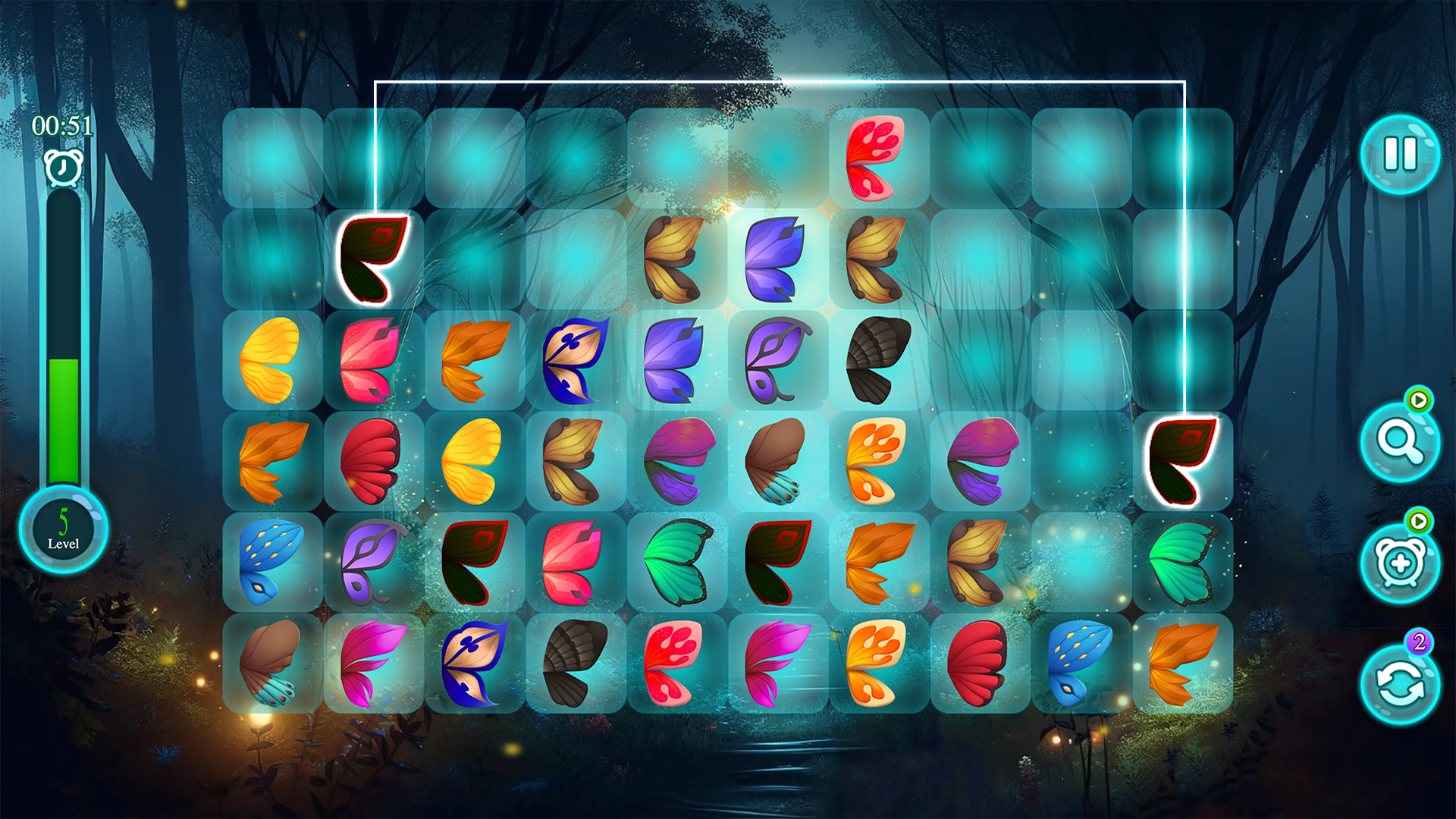Select a purple wing in the middle of the board

pos(773,362)
